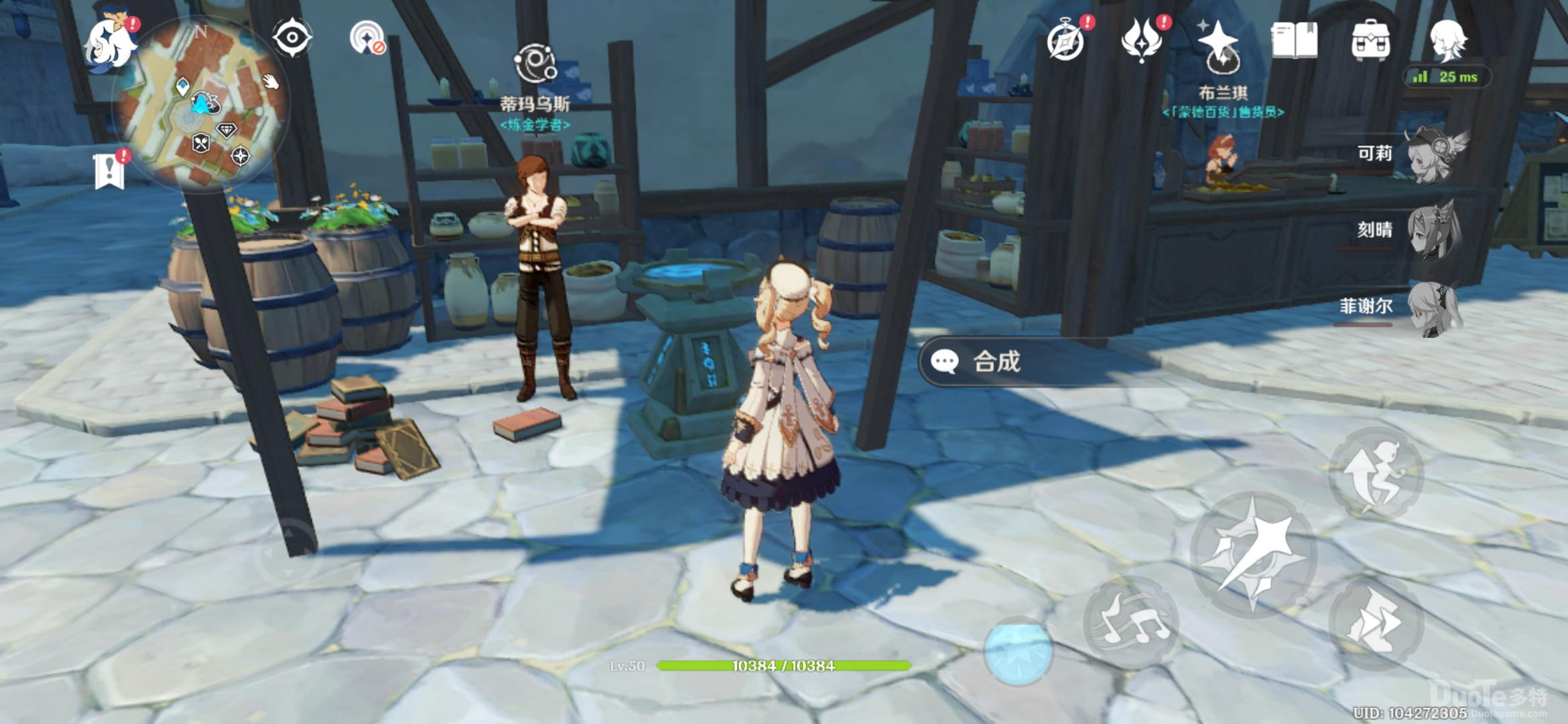Open the tutorial book icon
The height and width of the screenshot is (724, 1568).
1295,40
